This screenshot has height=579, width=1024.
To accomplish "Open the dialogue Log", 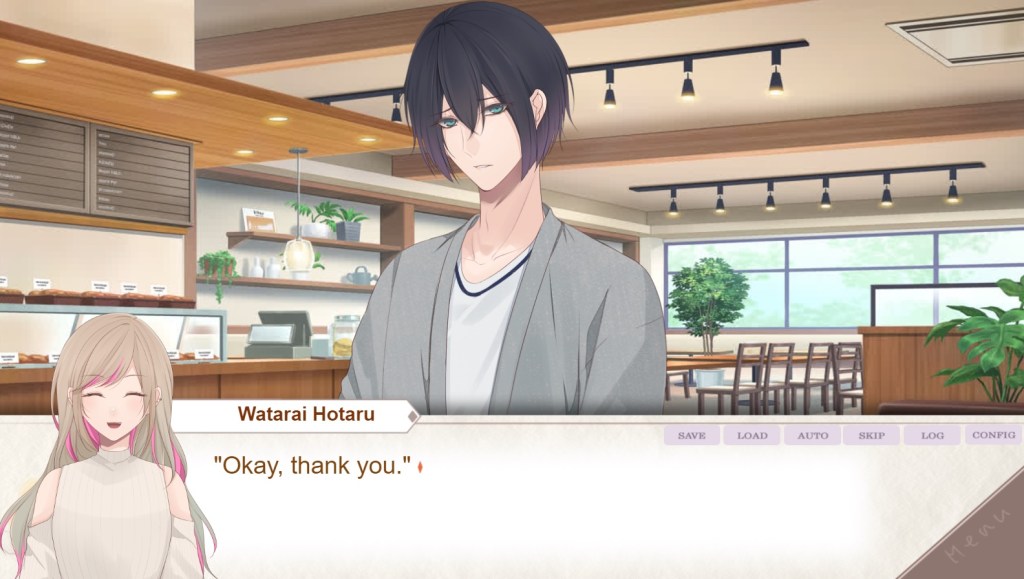I will (x=932, y=436).
